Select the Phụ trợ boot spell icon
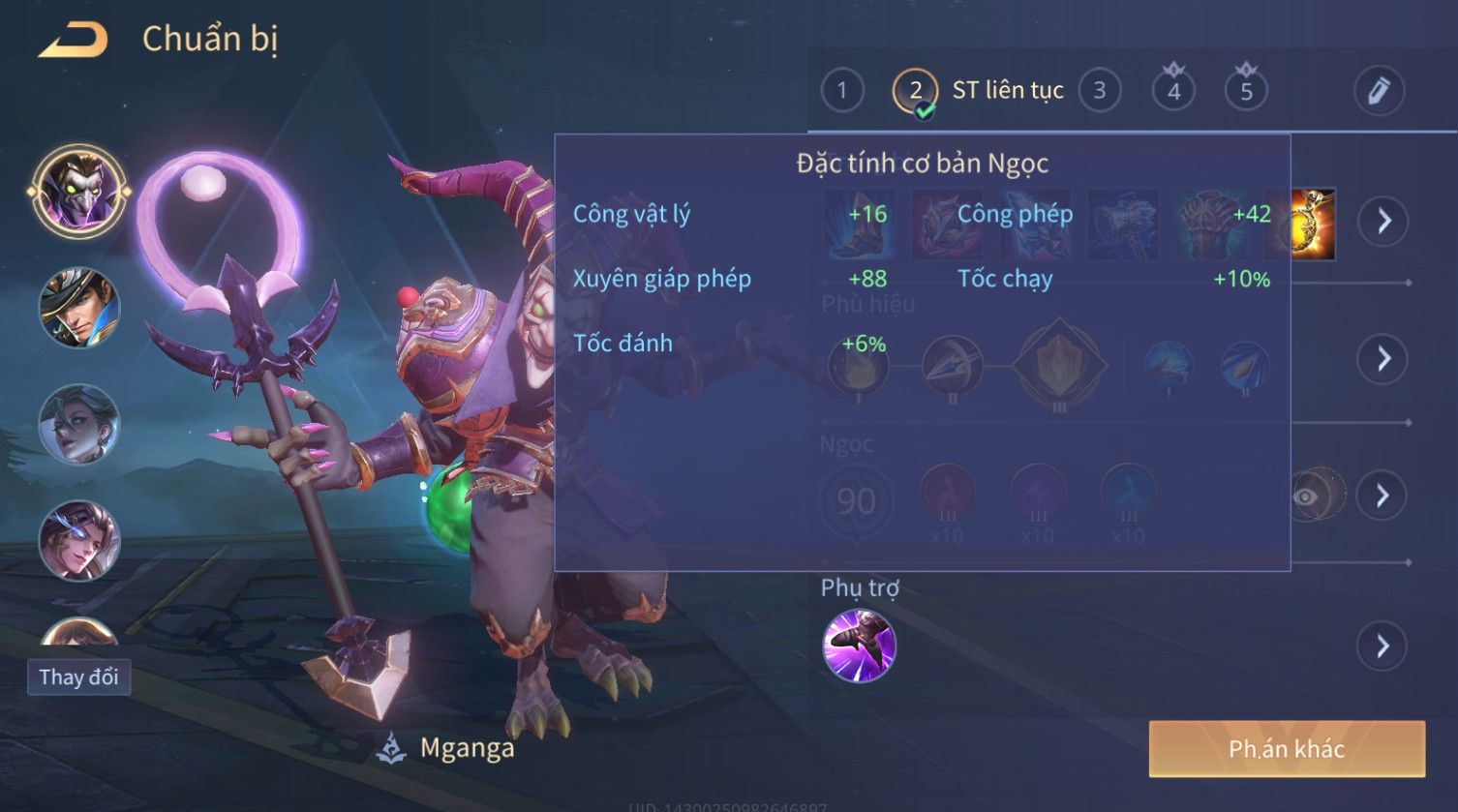 pyautogui.click(x=859, y=646)
